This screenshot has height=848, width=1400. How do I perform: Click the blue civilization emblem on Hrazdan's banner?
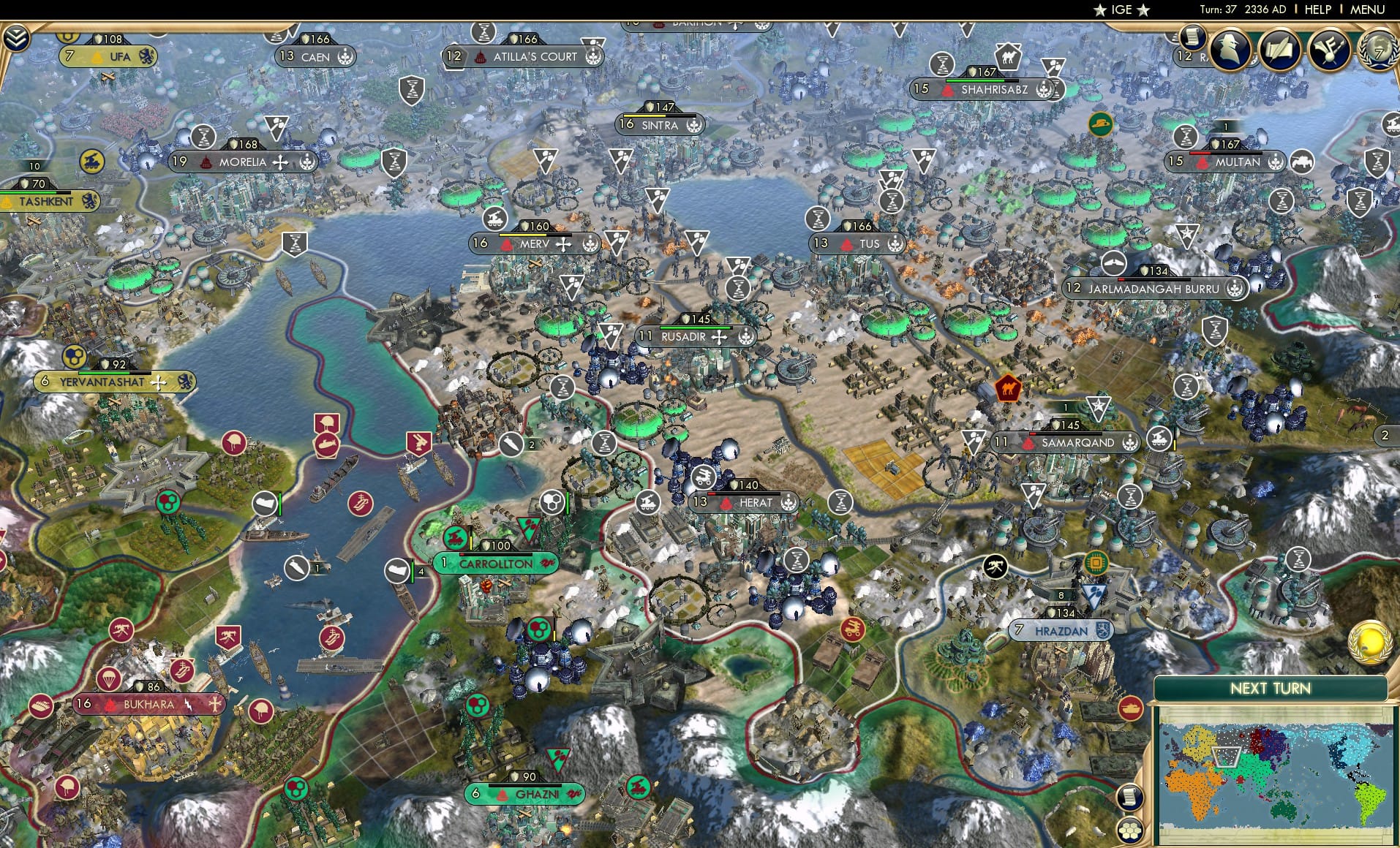[x=1103, y=631]
